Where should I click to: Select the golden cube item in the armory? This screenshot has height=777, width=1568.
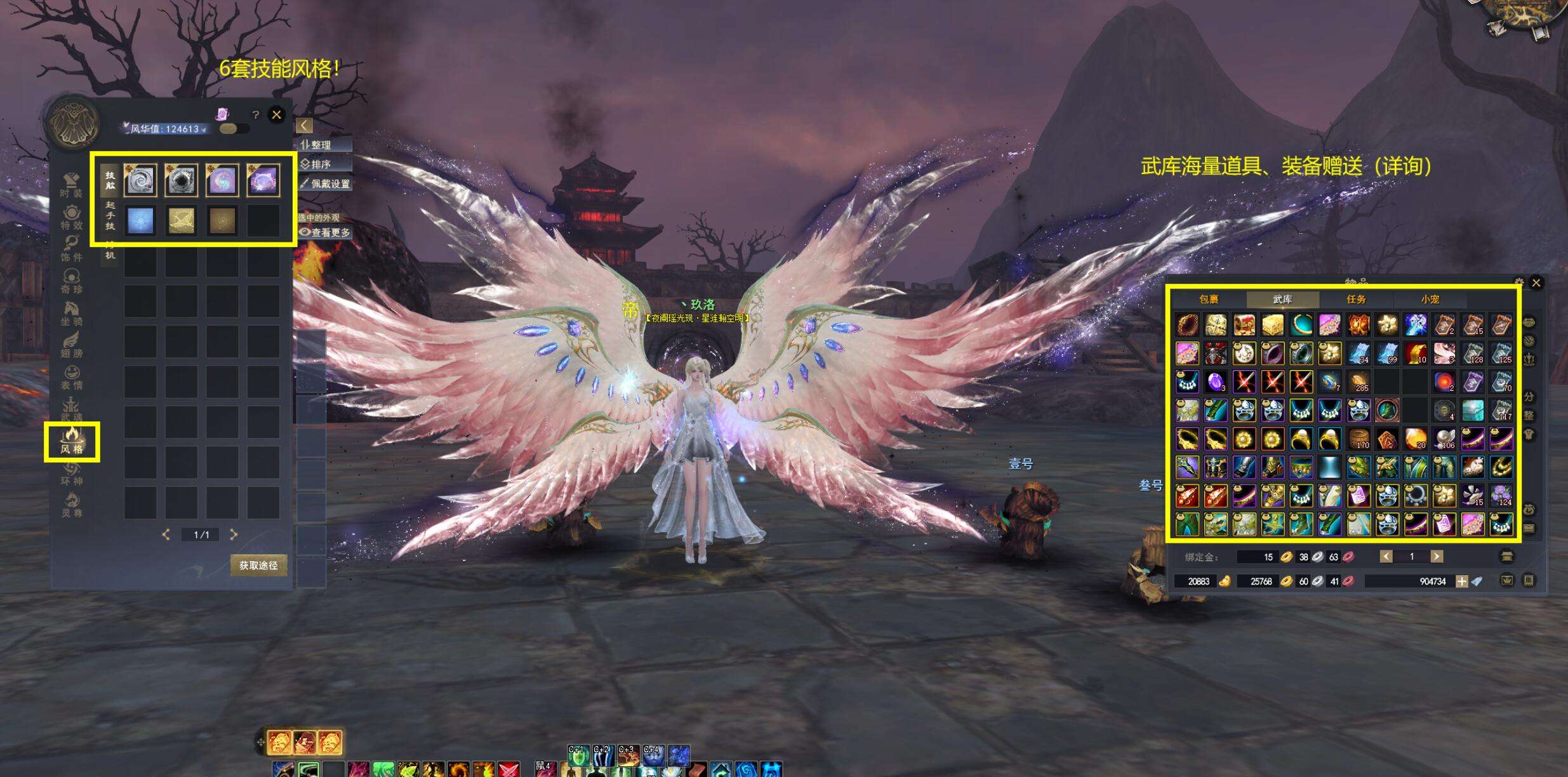[1272, 325]
